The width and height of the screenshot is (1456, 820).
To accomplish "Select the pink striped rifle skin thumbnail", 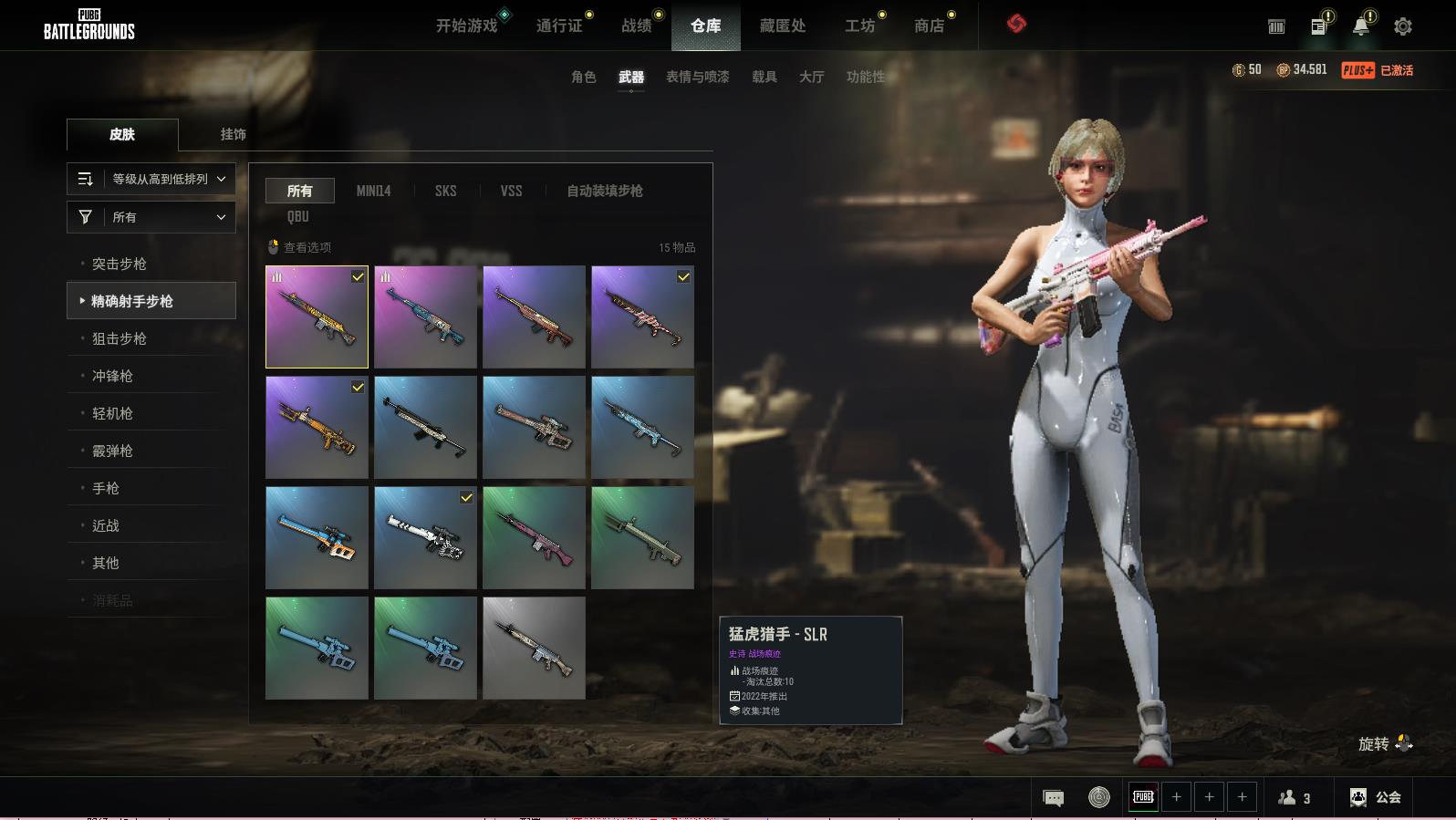I will click(x=642, y=317).
